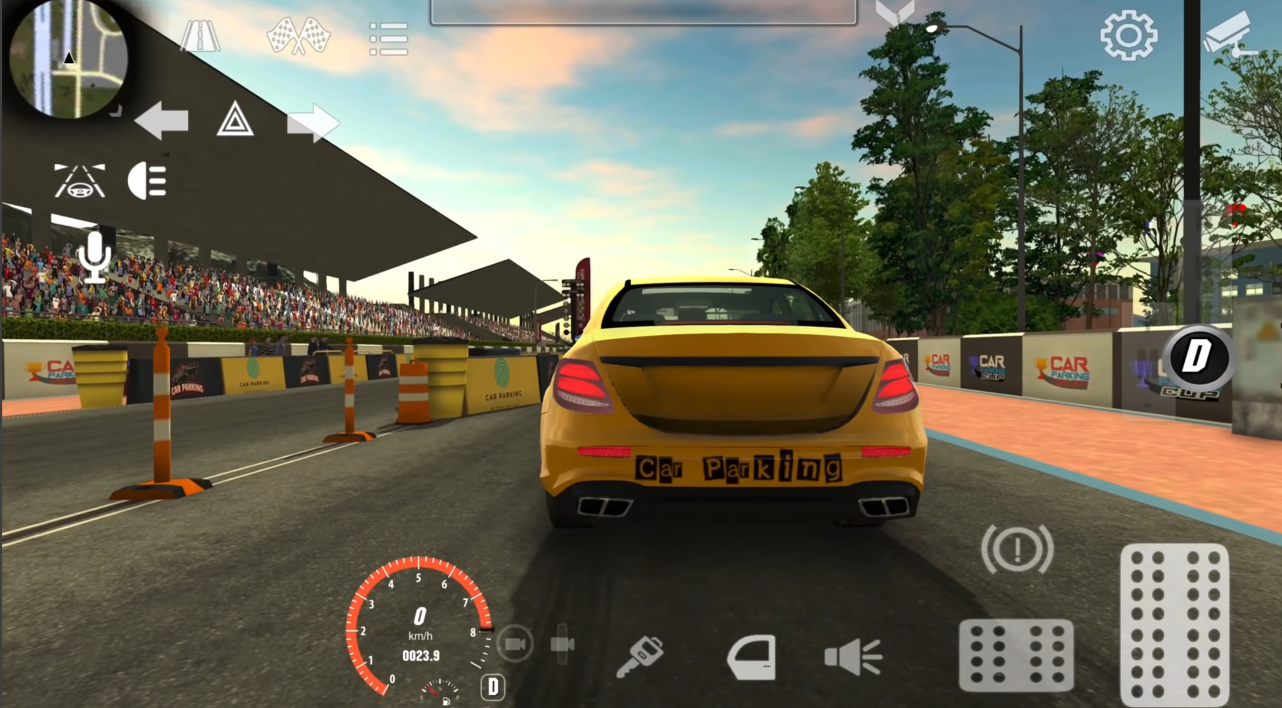This screenshot has height=708, width=1282.
Task: Tap the road icon in the top bar
Action: [200, 37]
